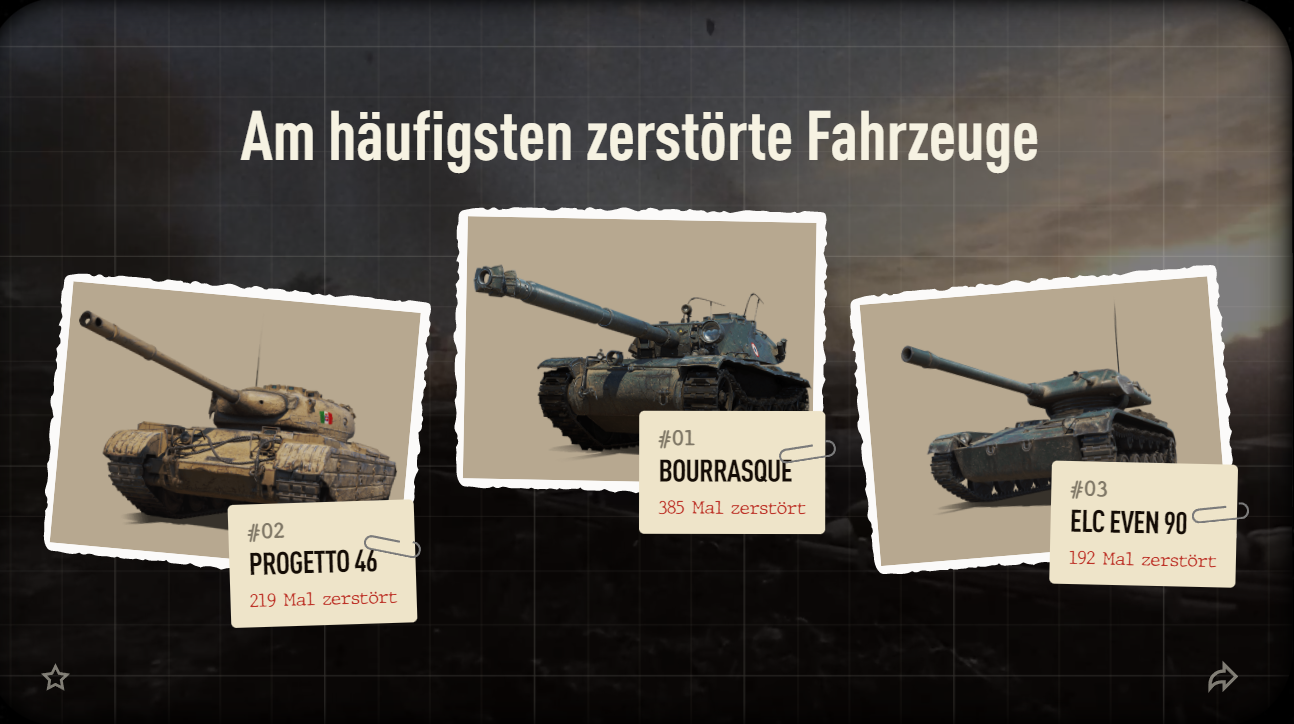
Task: Click the '385 Mal zerstört' statistic text
Action: pyautogui.click(x=732, y=507)
